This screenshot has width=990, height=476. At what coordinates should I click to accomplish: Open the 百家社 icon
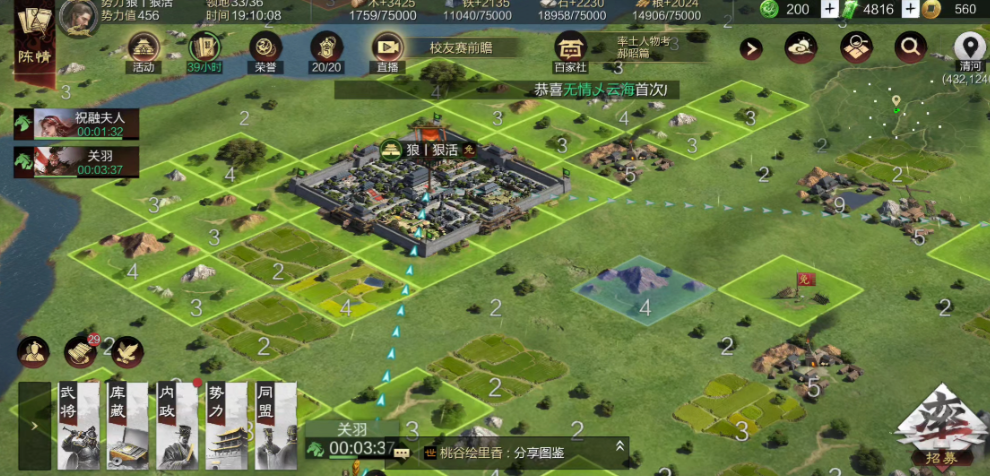tap(570, 50)
